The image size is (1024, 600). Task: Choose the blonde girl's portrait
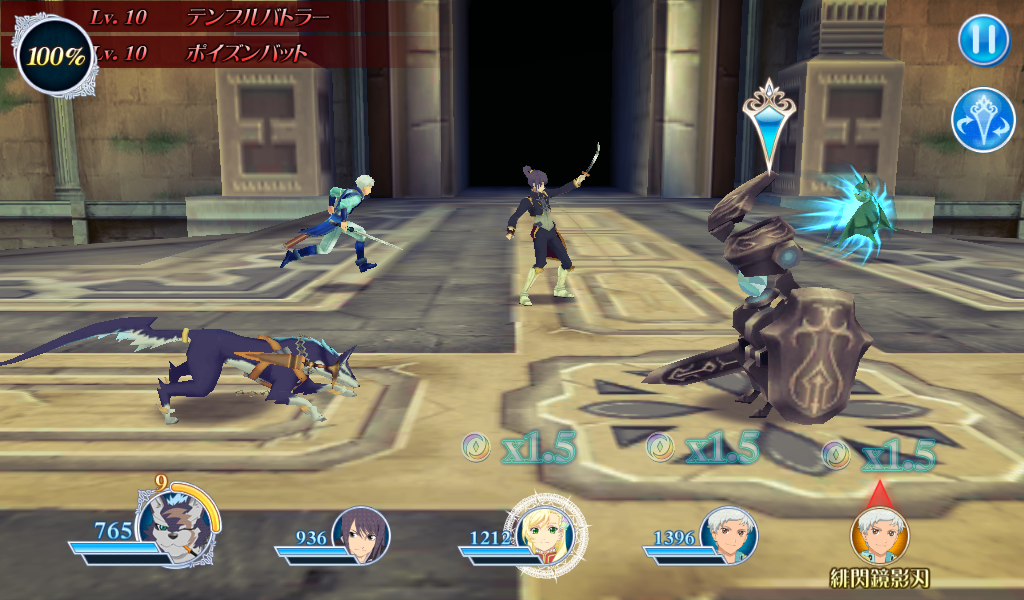click(x=545, y=533)
